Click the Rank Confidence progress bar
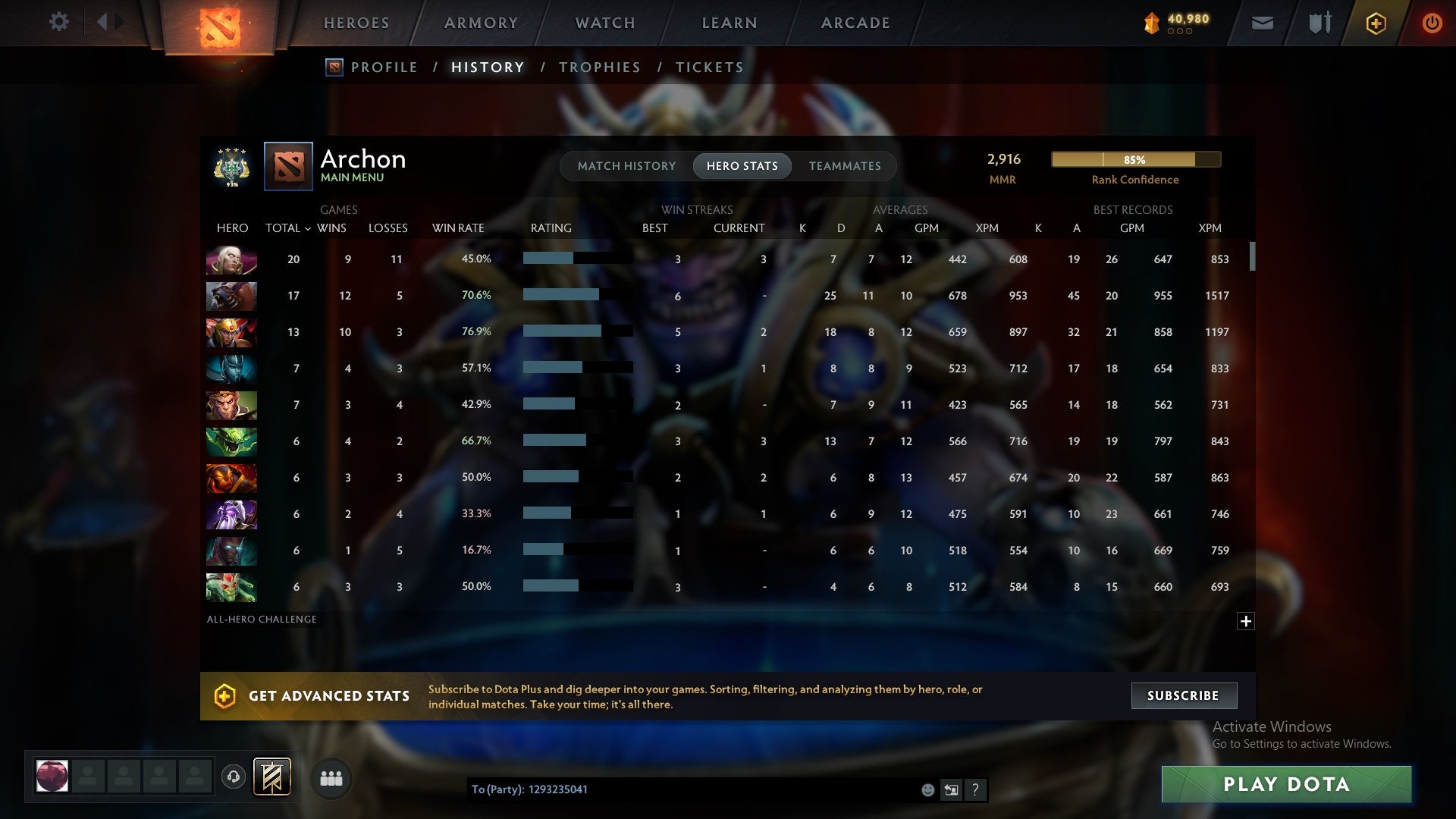This screenshot has height=819, width=1456. point(1135,160)
